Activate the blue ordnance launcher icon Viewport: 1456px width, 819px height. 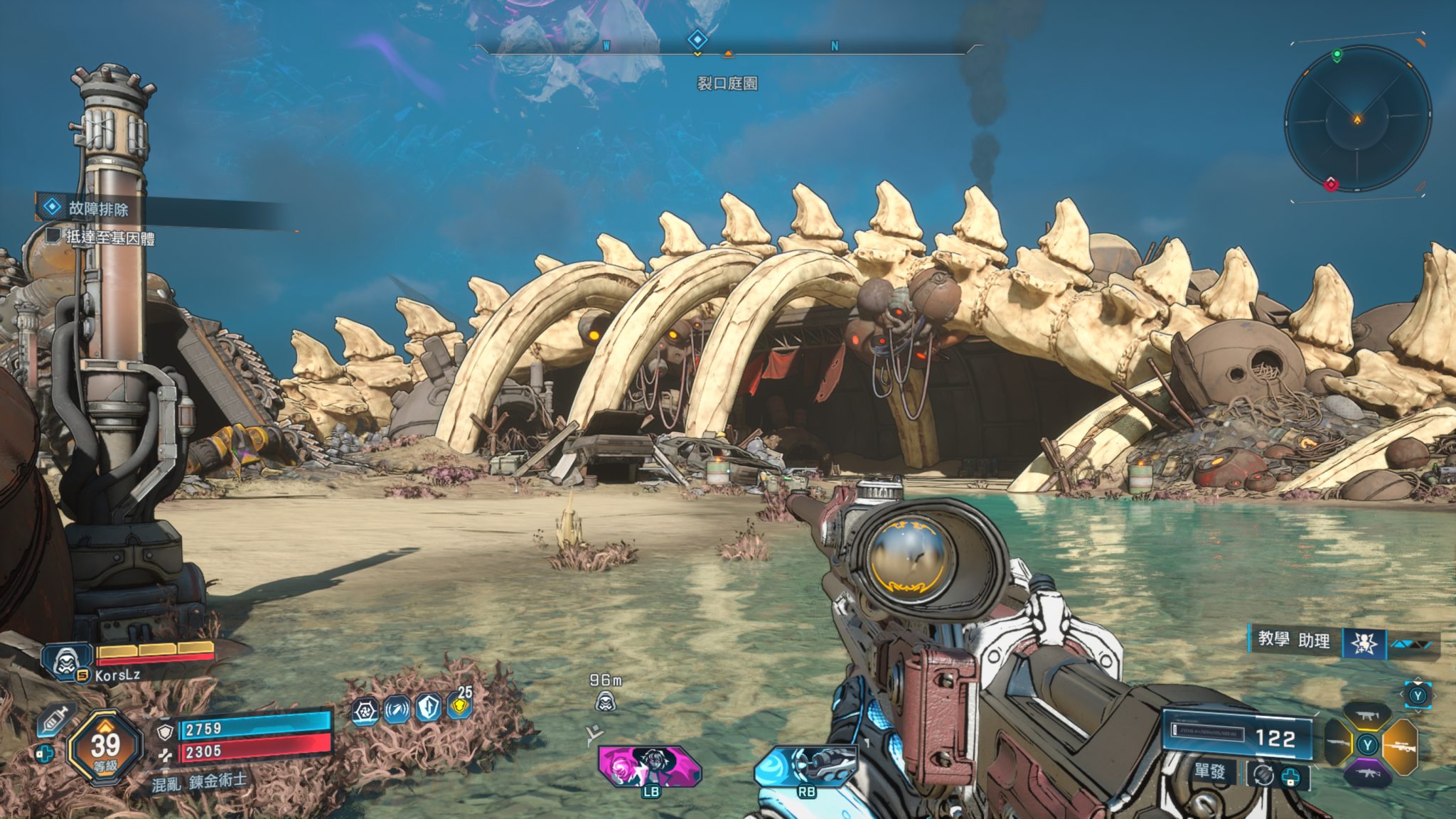805,765
